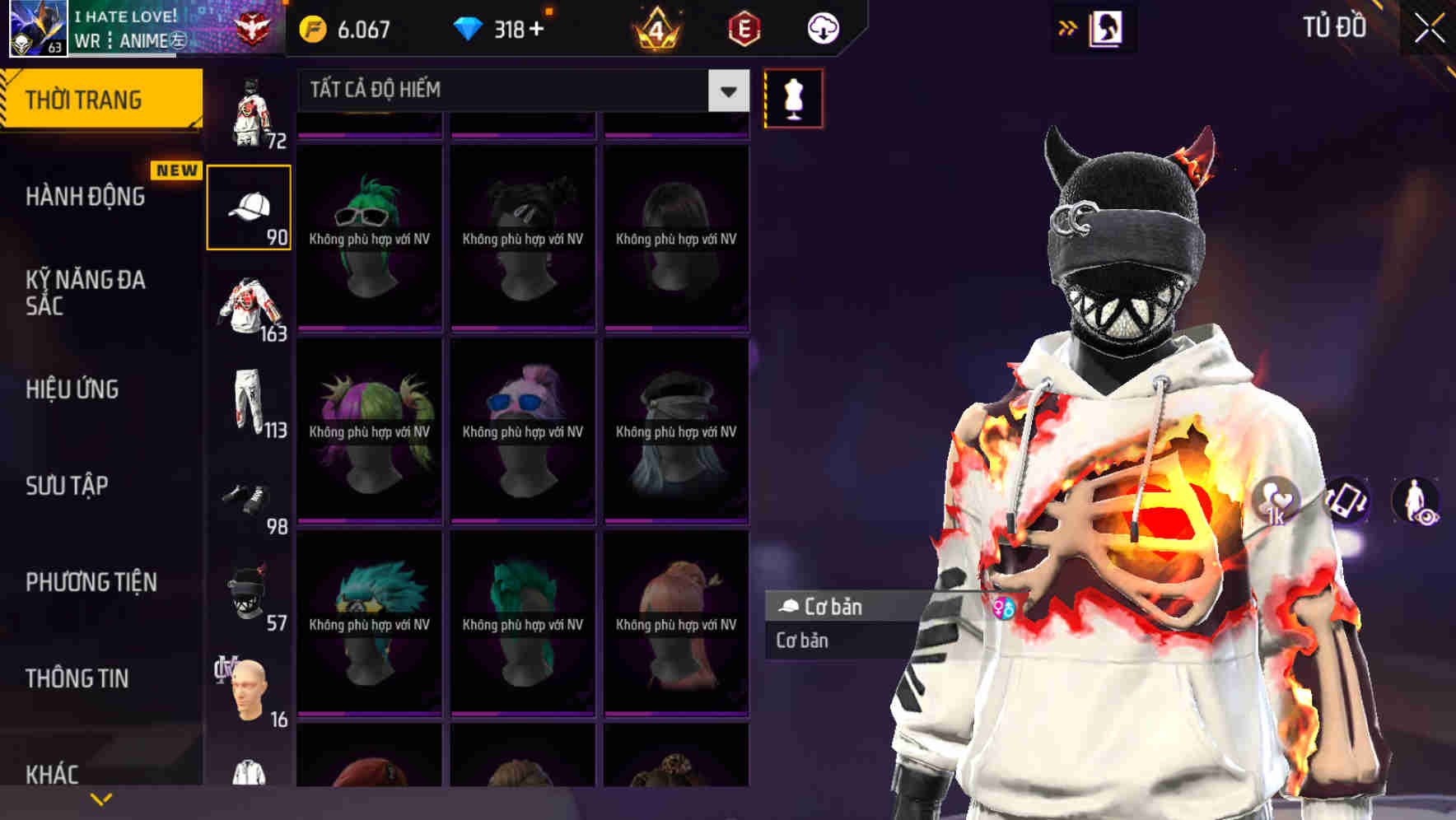The height and width of the screenshot is (820, 1456).
Task: Open the cloud download wardrobe sync icon
Action: click(x=823, y=27)
